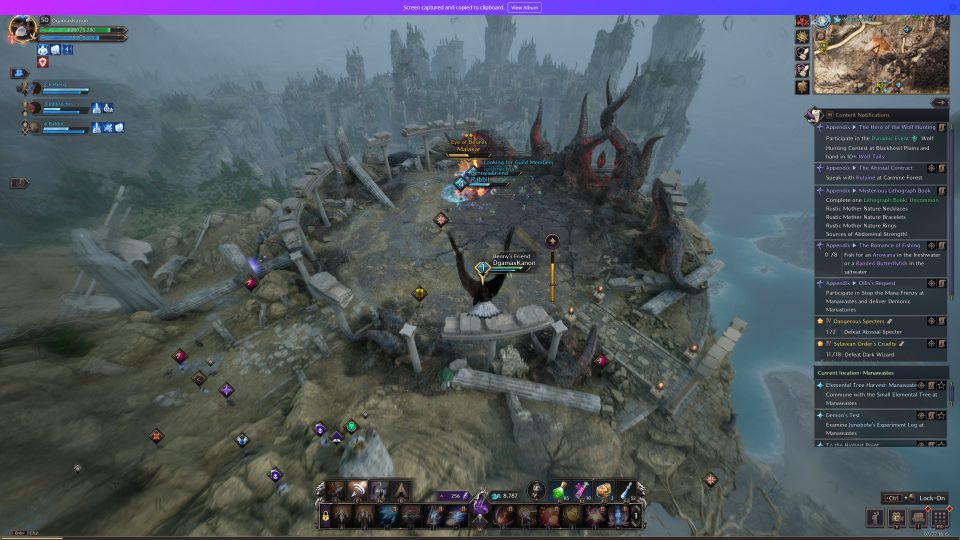Toggle the padlock on the skill bar
960x540 pixels.
click(325, 516)
